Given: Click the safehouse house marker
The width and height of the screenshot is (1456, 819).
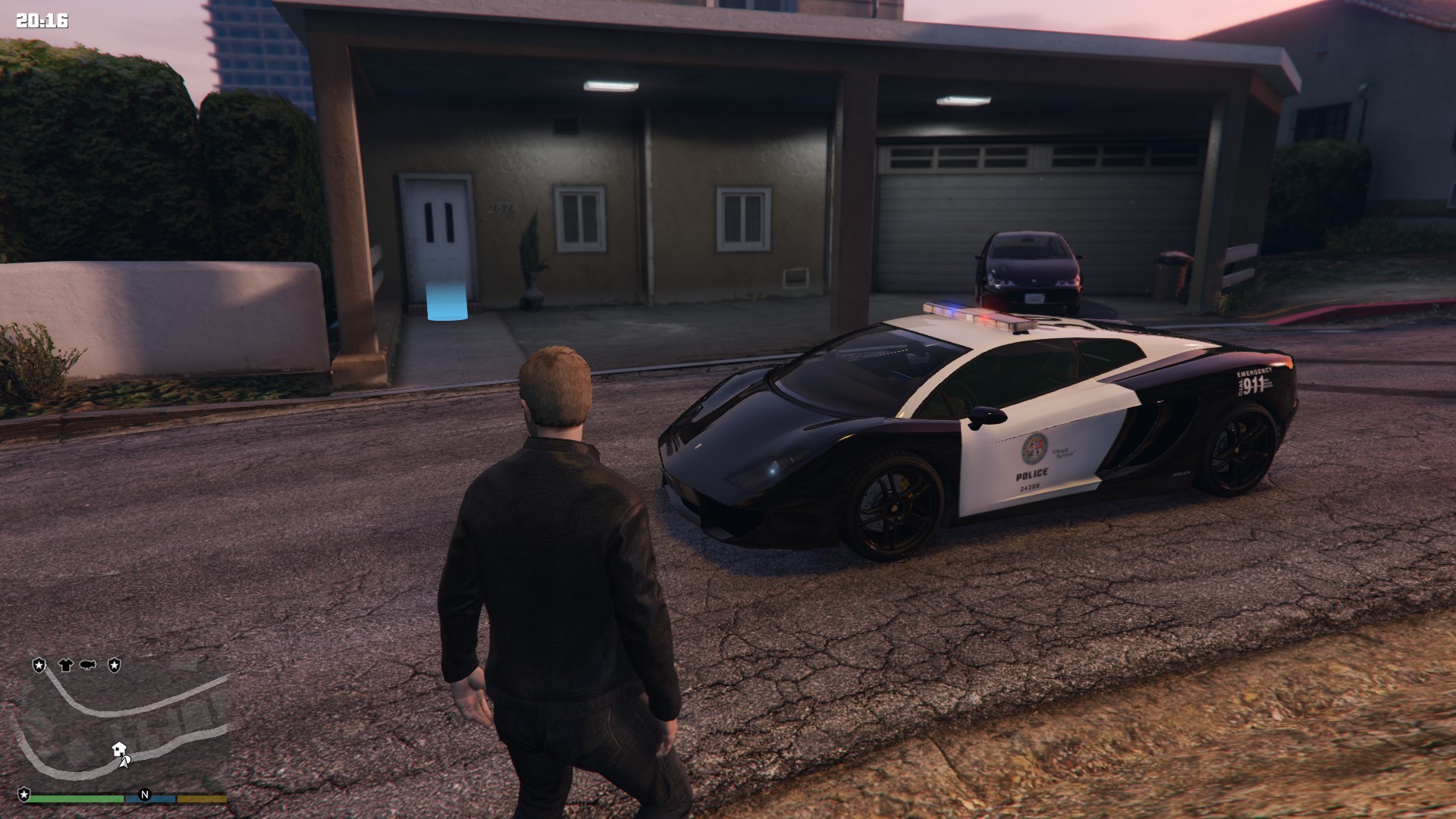Looking at the screenshot, I should [118, 749].
